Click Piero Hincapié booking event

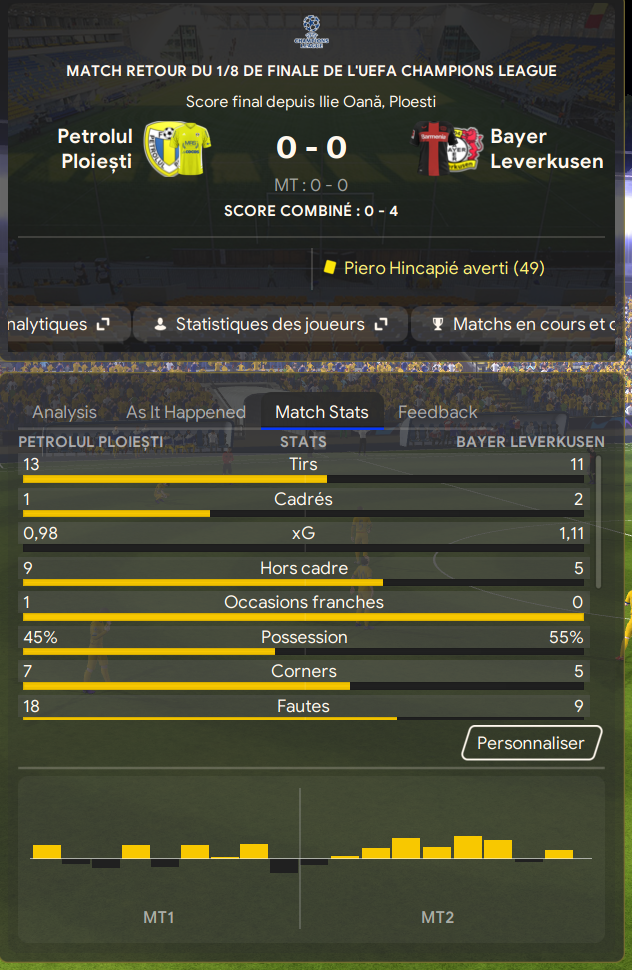(434, 268)
